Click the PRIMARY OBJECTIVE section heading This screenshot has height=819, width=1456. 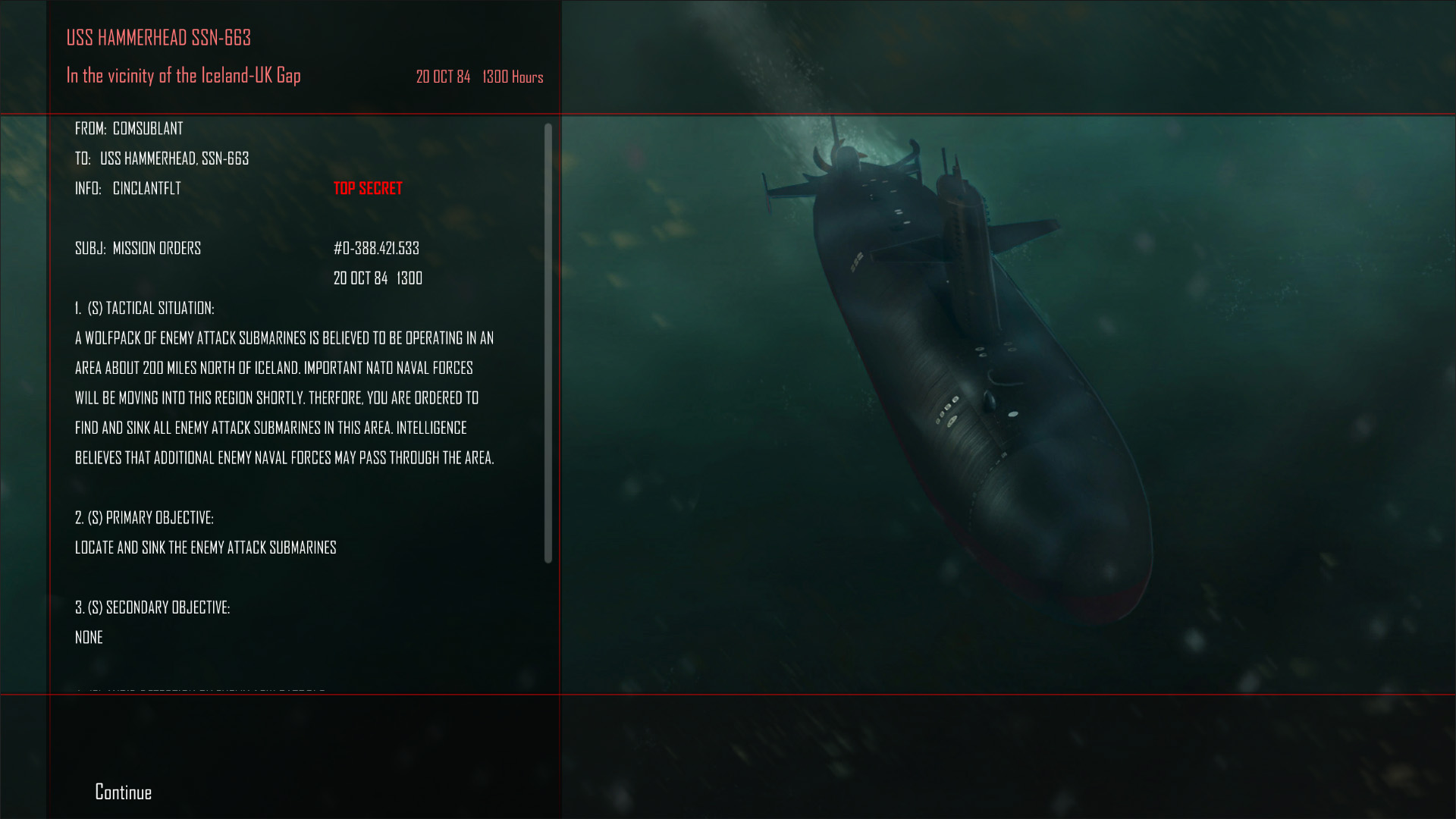pyautogui.click(x=144, y=518)
